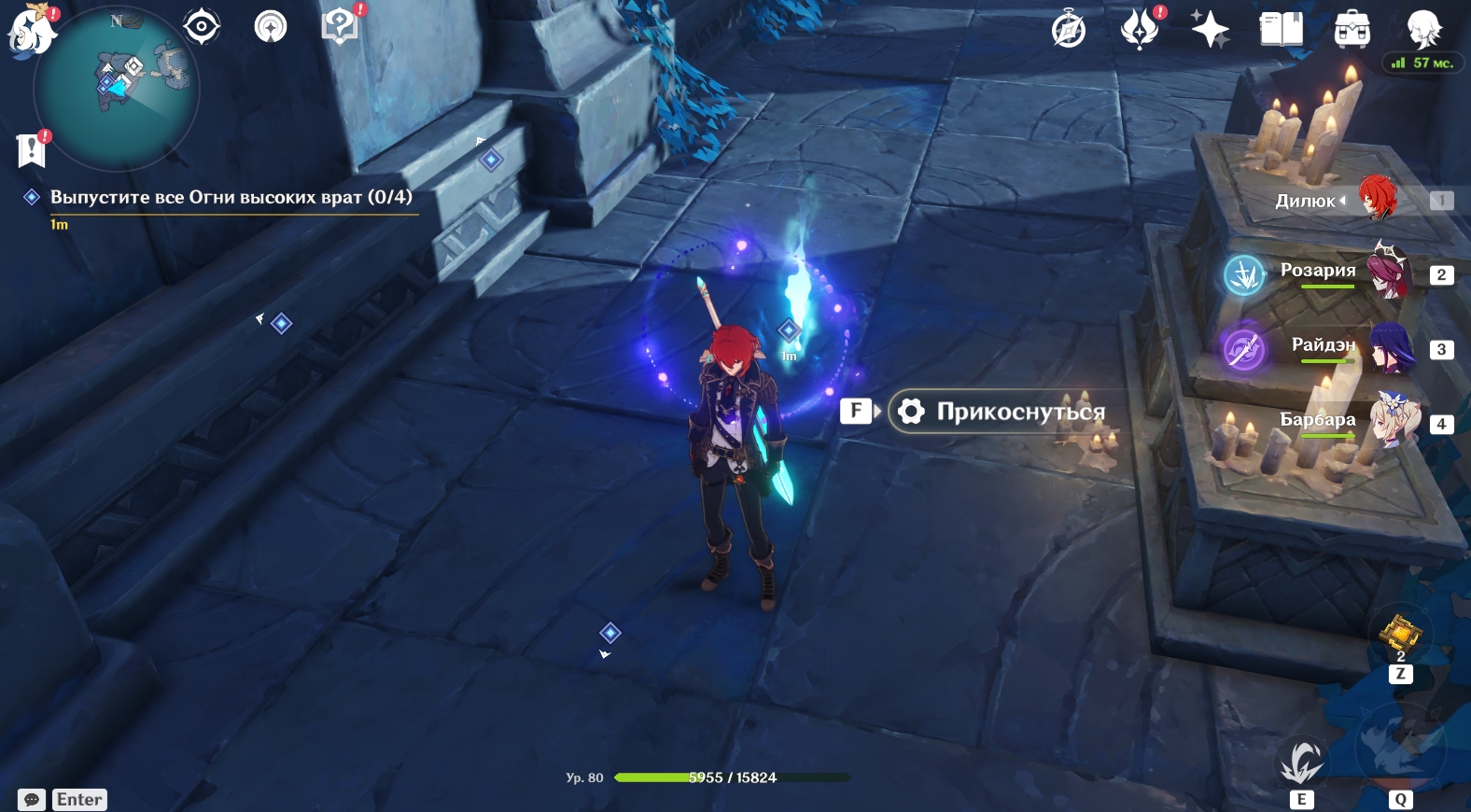Switch to party member Барбара
Screen dimensions: 1471x812
[x=1393, y=422]
